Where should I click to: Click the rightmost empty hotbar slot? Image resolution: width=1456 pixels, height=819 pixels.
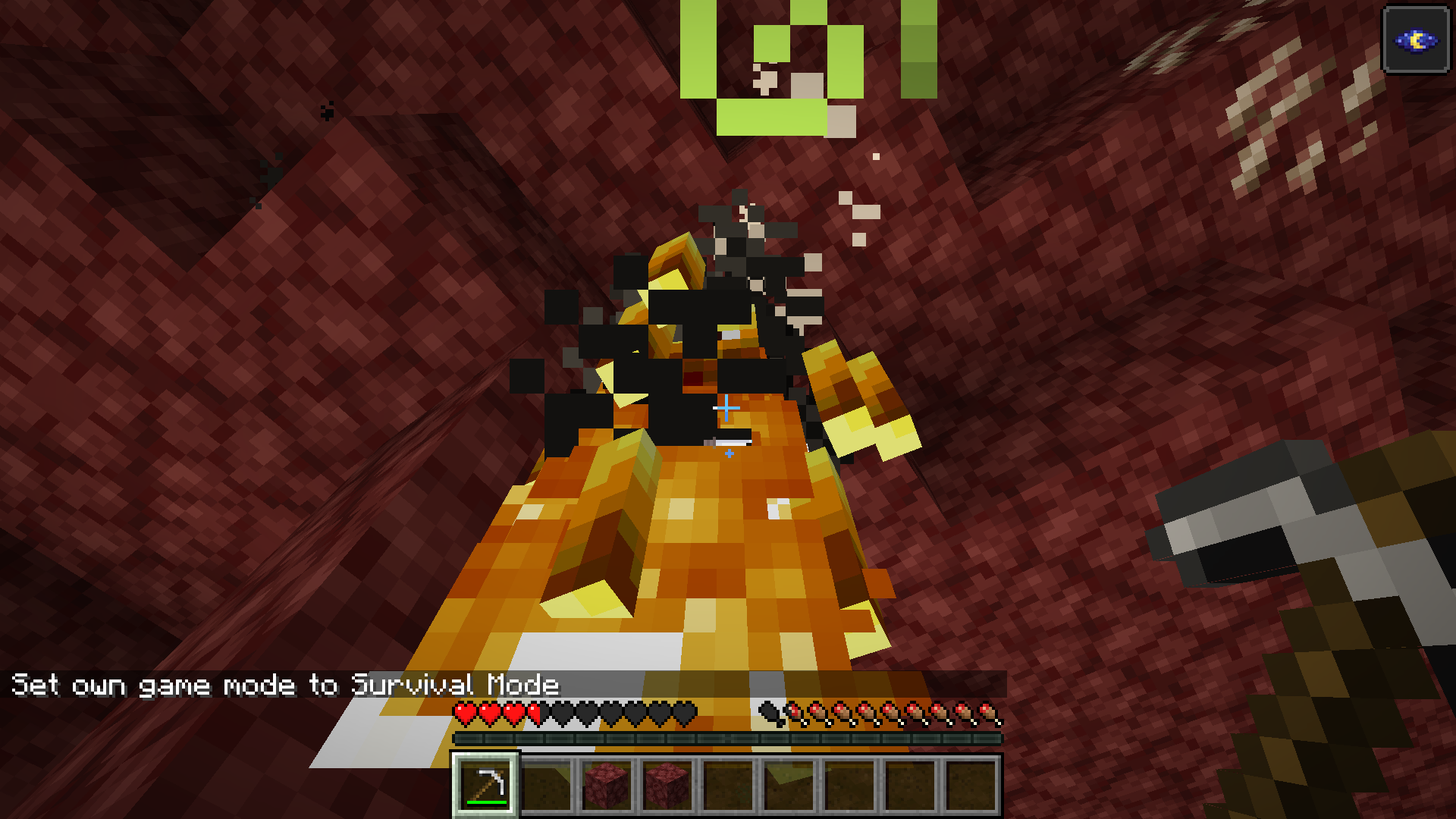tap(973, 785)
